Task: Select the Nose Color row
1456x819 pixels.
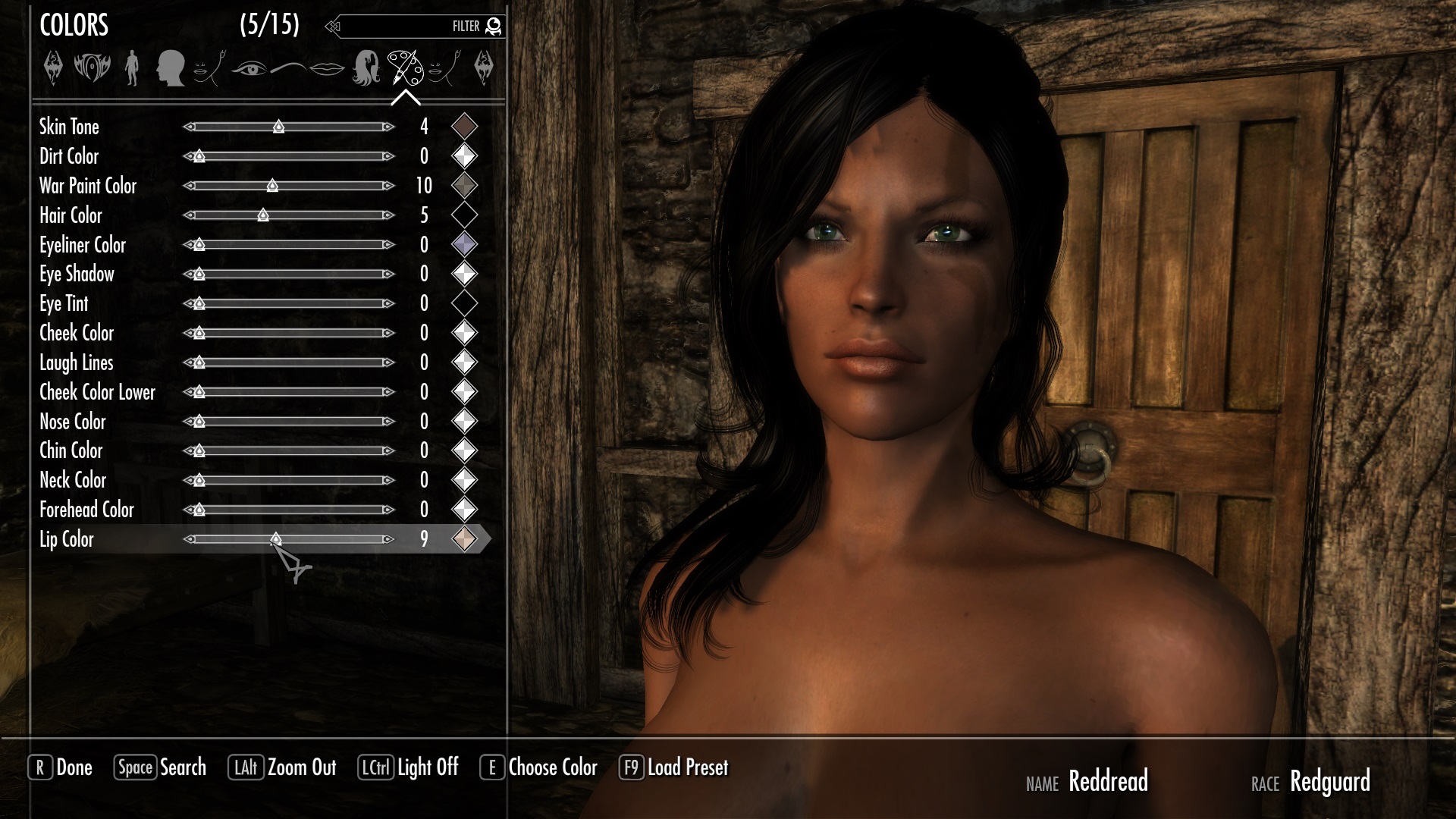Action: coord(73,422)
